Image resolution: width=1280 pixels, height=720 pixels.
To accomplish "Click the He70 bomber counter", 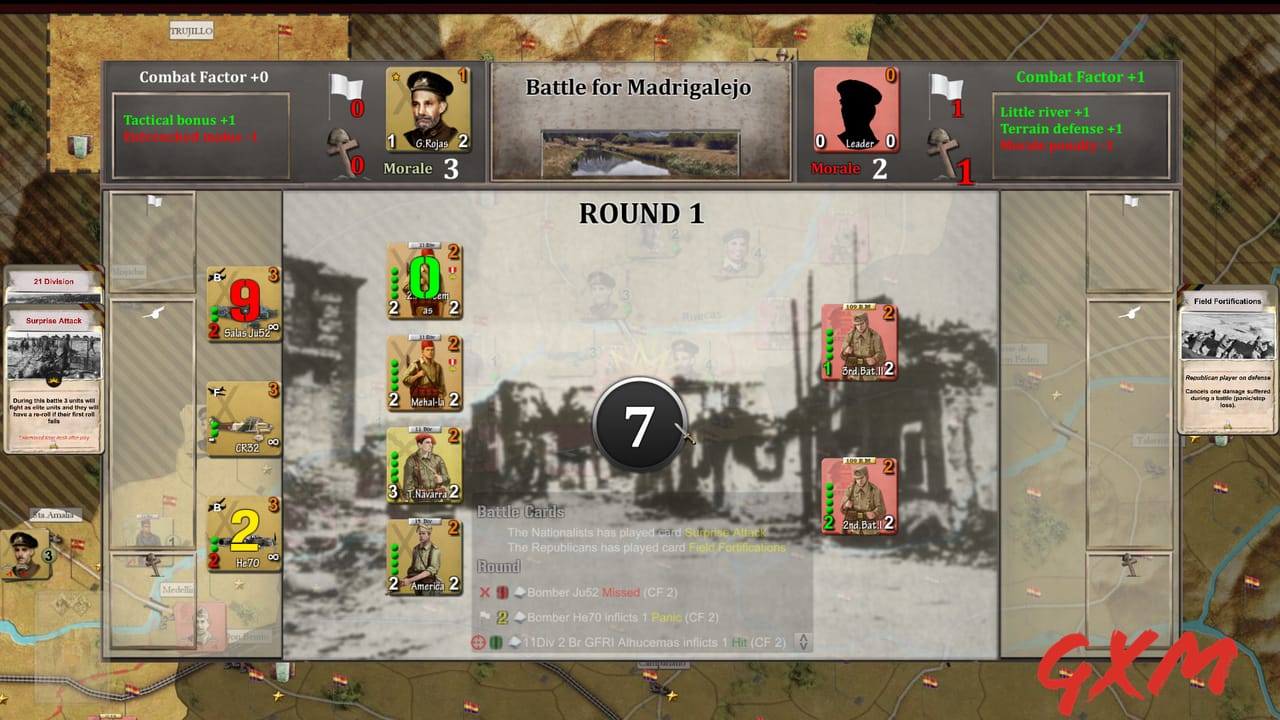I will tap(242, 530).
